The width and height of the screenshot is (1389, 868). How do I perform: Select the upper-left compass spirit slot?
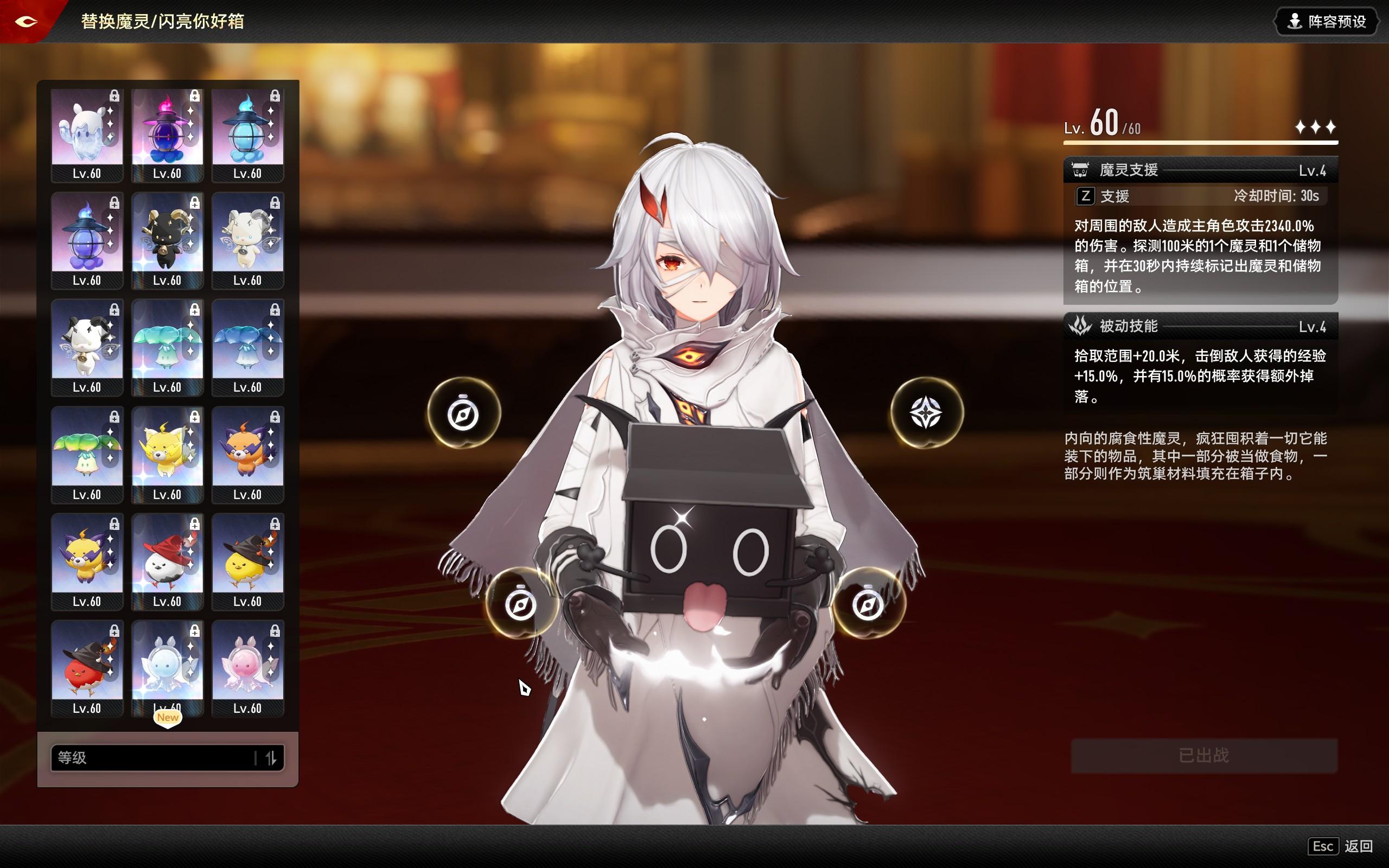[x=463, y=414]
